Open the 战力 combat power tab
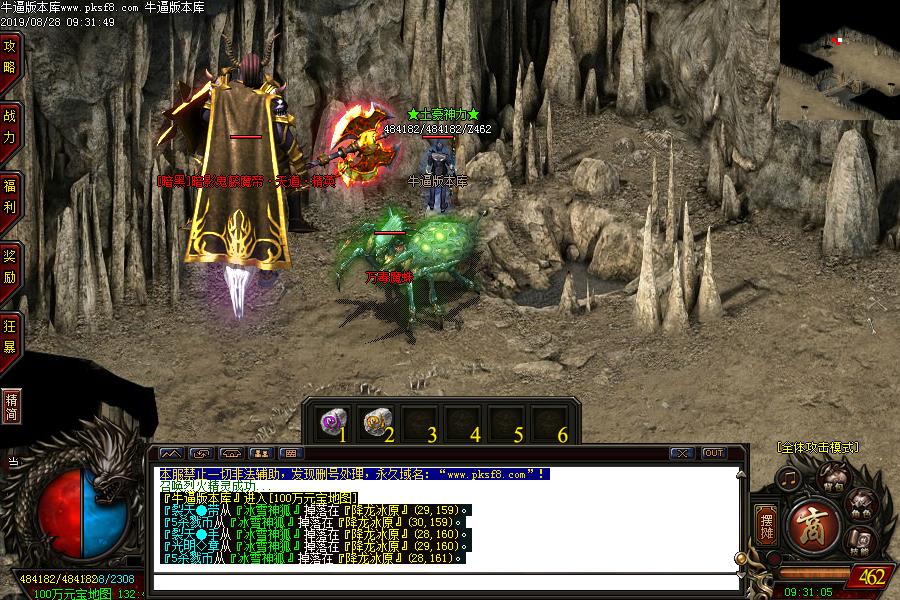The image size is (900, 600). tap(10, 125)
